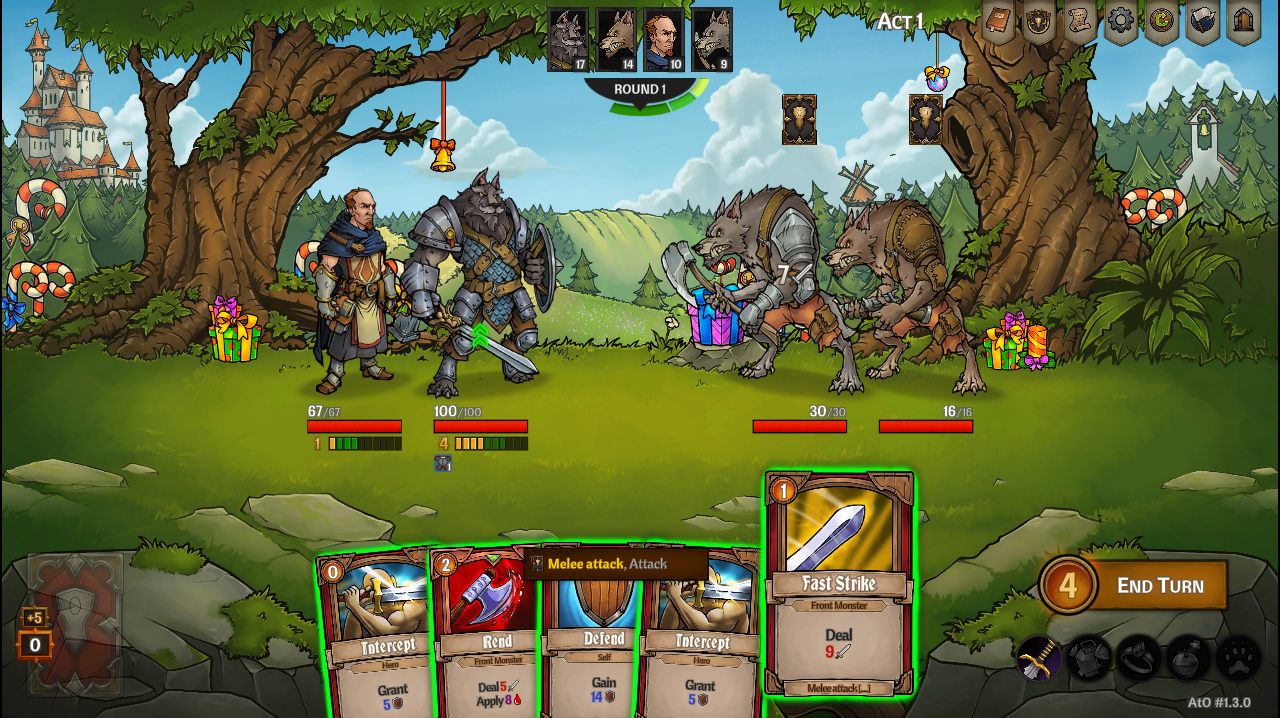Click the white flag surrender icon

click(1202, 21)
